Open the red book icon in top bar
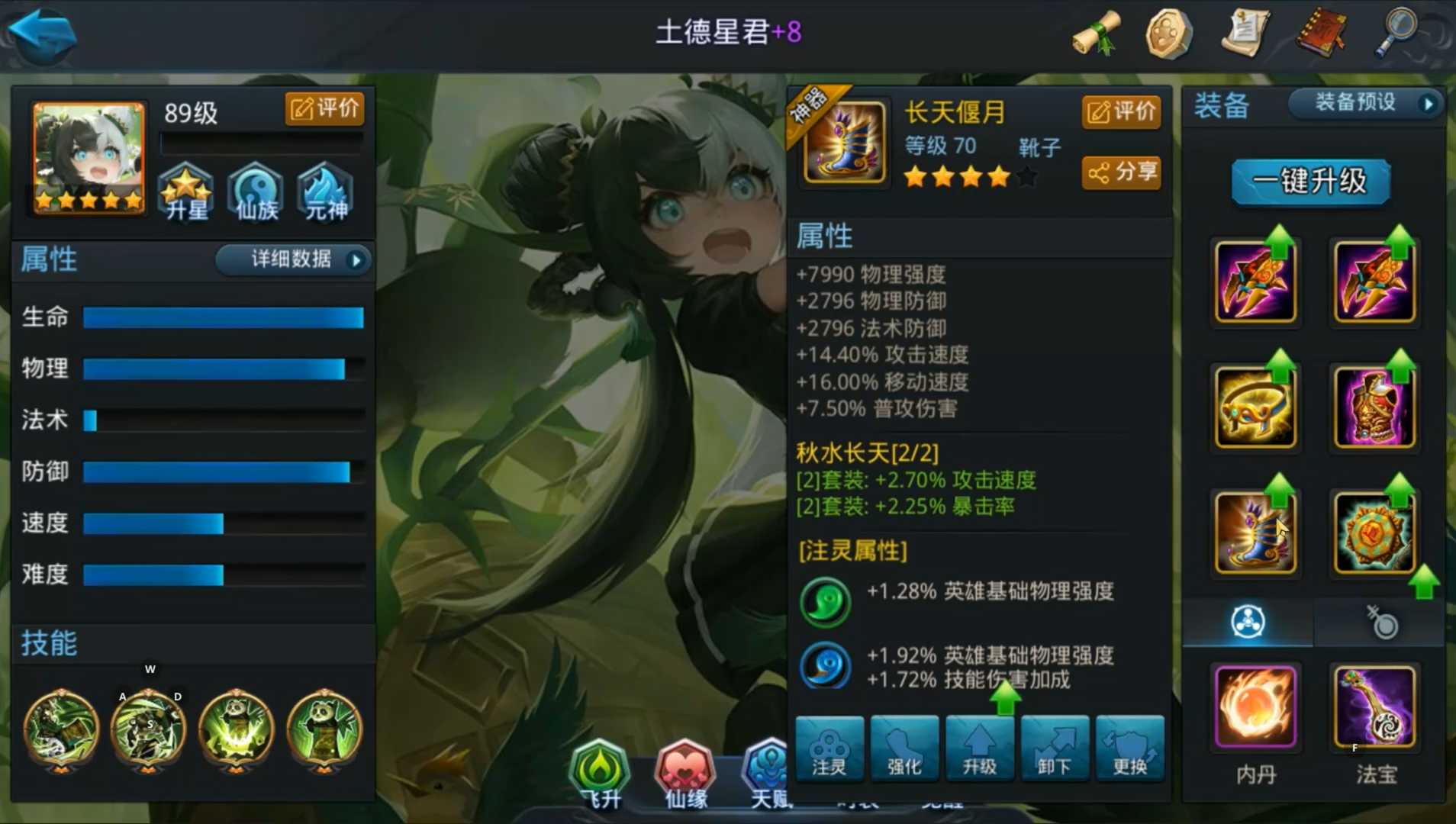This screenshot has height=824, width=1456. pos(1322,32)
